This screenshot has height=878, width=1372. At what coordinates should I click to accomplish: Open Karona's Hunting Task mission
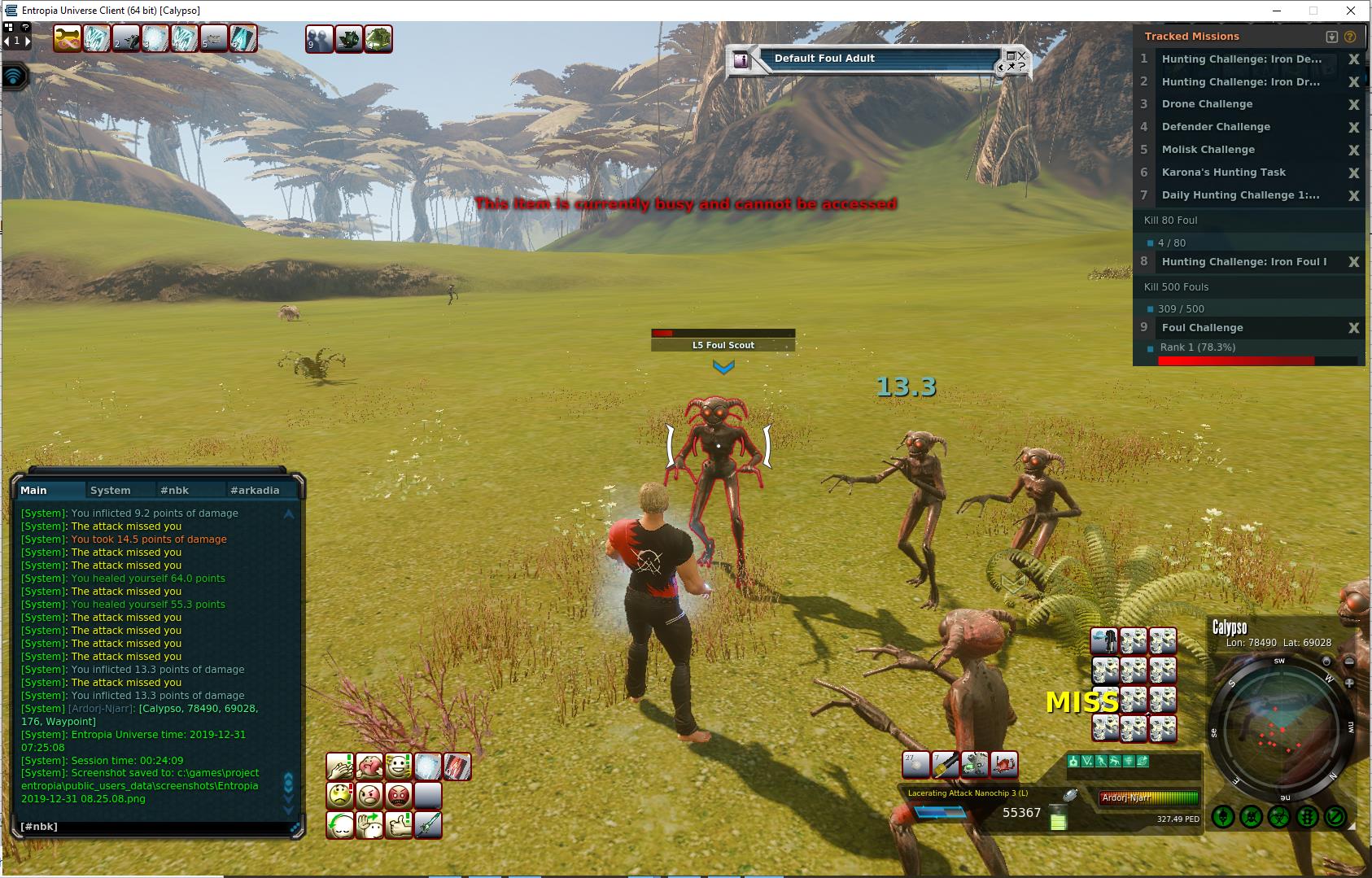point(1223,173)
